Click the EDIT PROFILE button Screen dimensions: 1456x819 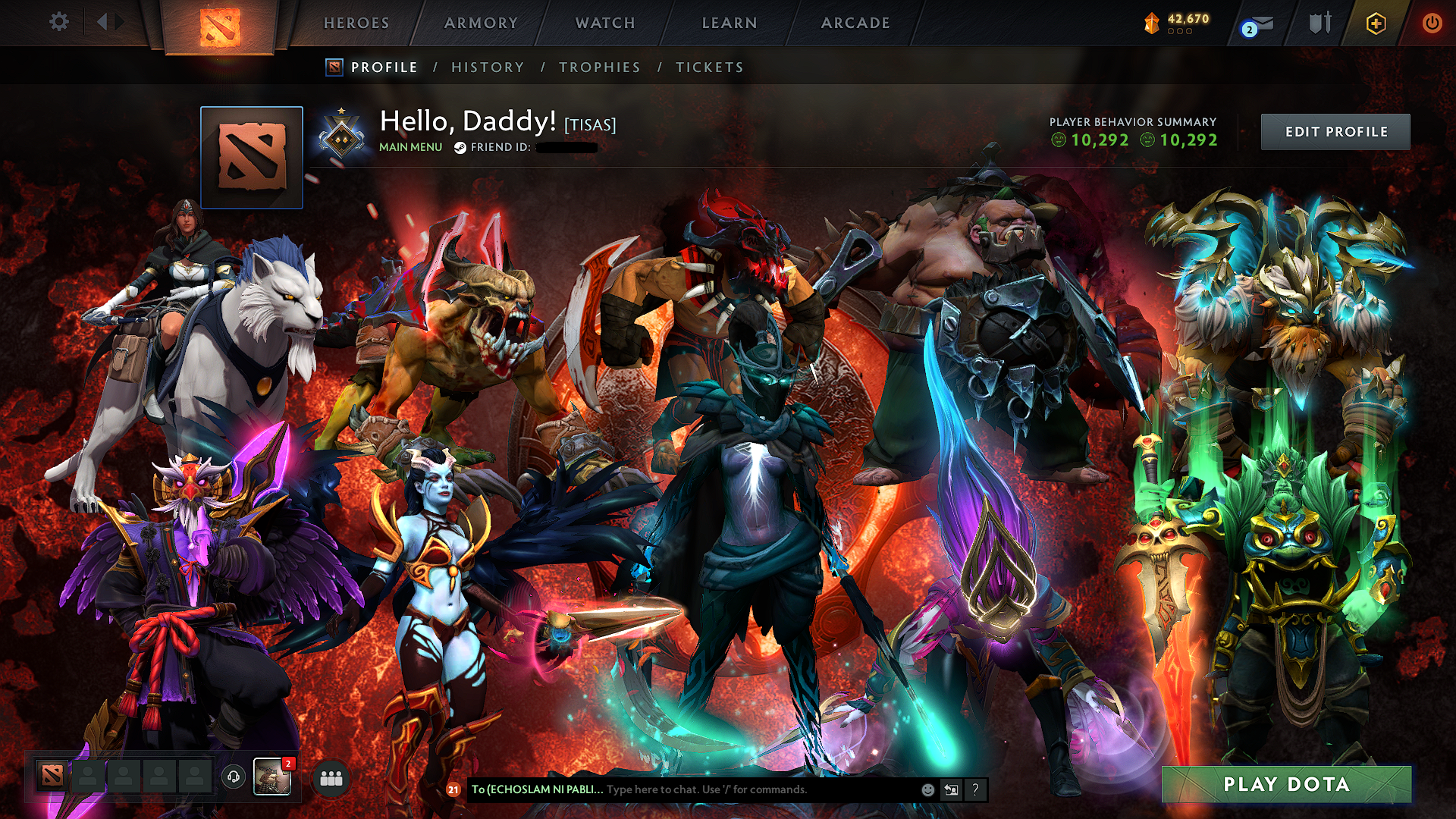[1335, 131]
